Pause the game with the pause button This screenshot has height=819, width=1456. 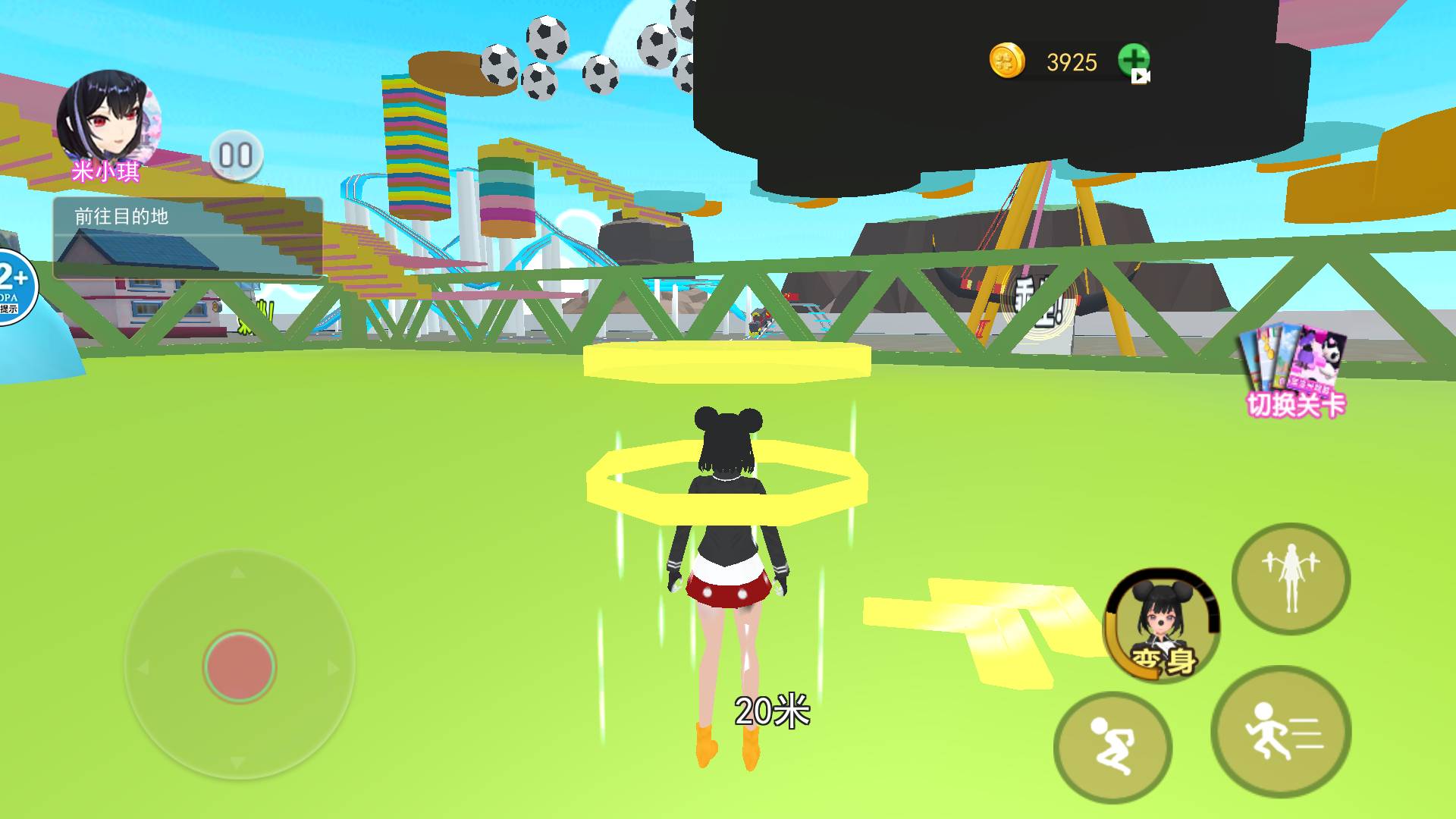point(236,156)
